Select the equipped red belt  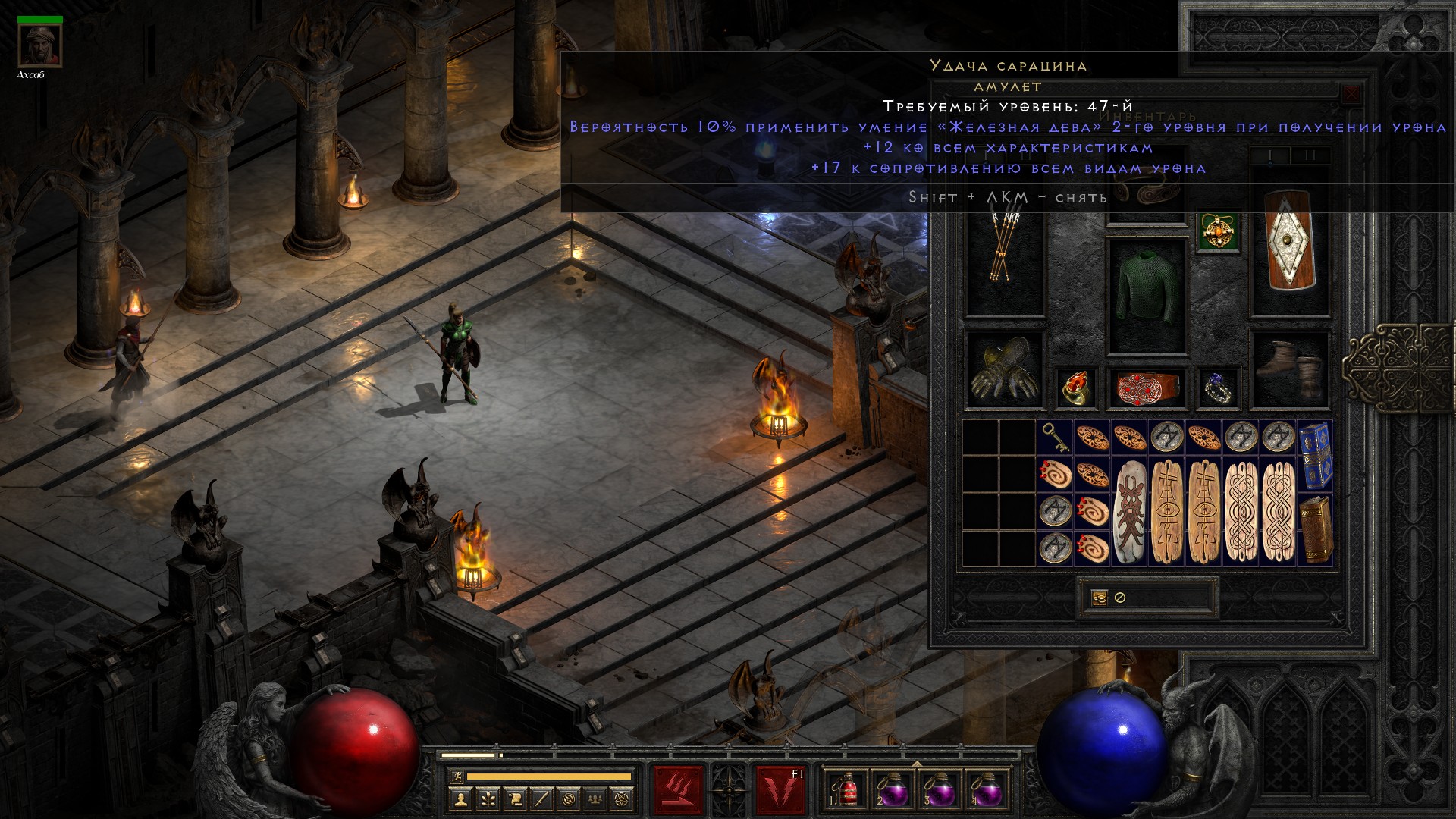pyautogui.click(x=1147, y=388)
